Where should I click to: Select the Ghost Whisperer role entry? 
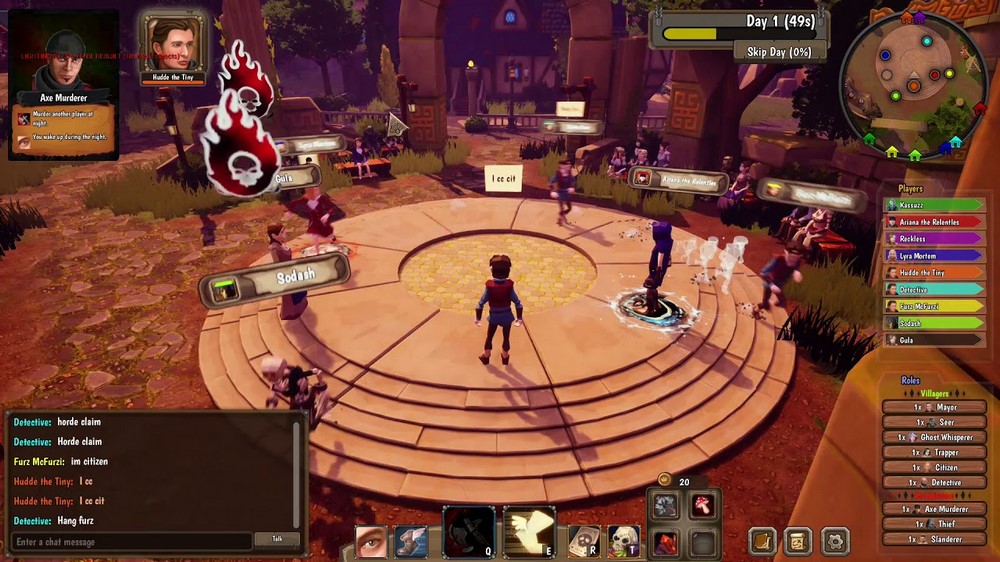[x=935, y=437]
